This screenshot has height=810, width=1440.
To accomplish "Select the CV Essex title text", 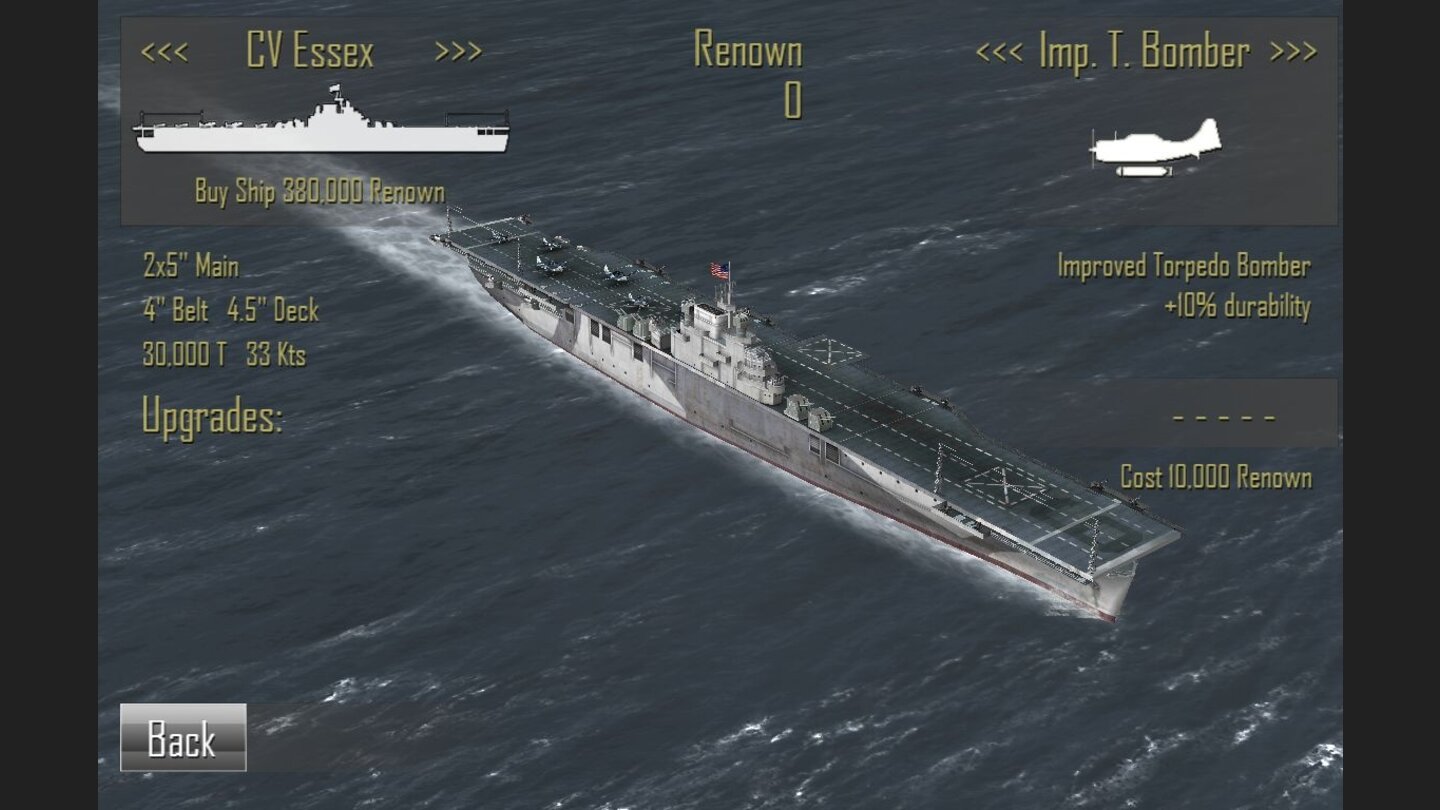I will click(312, 52).
